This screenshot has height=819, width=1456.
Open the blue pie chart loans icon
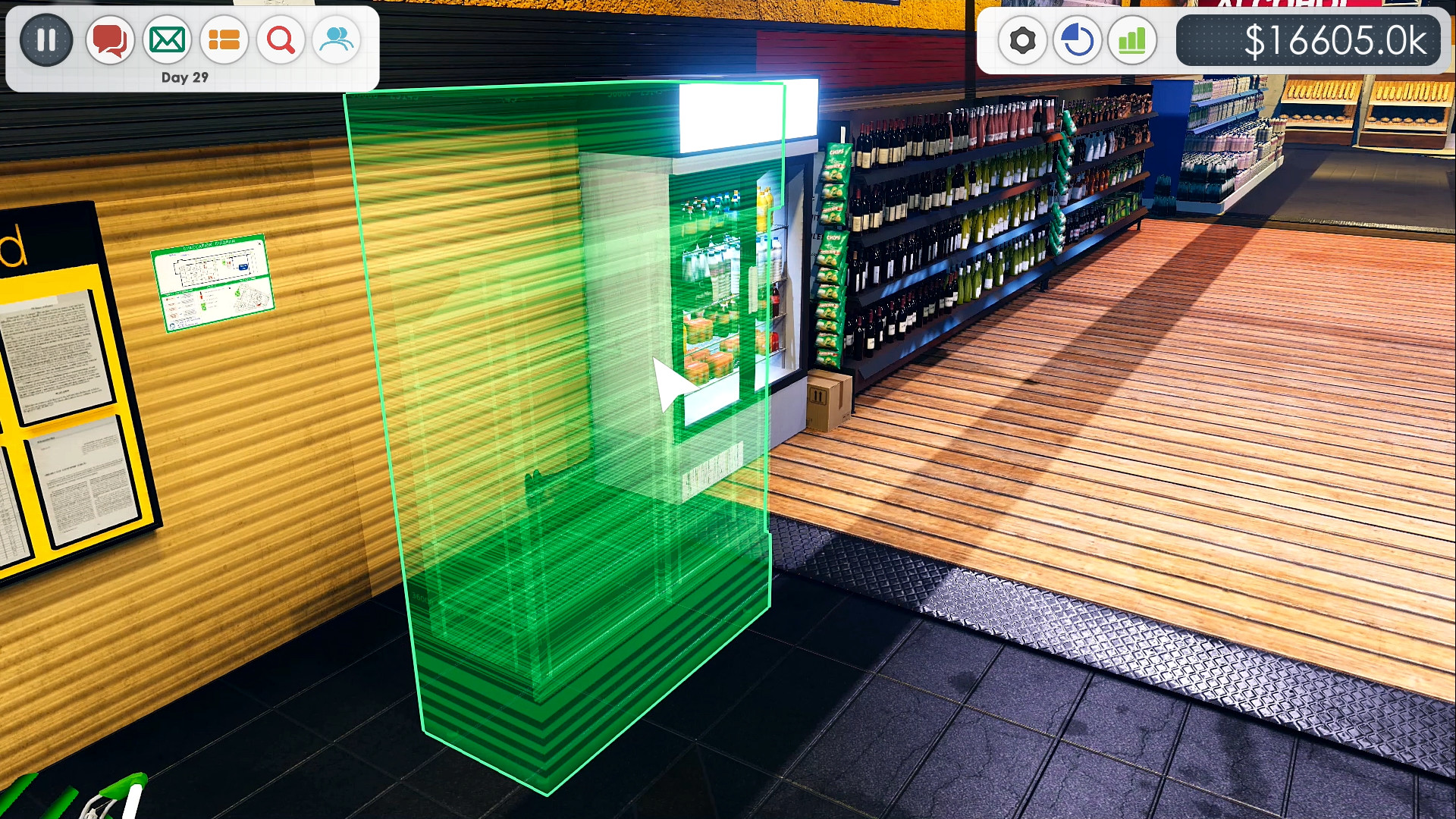pos(1077,39)
